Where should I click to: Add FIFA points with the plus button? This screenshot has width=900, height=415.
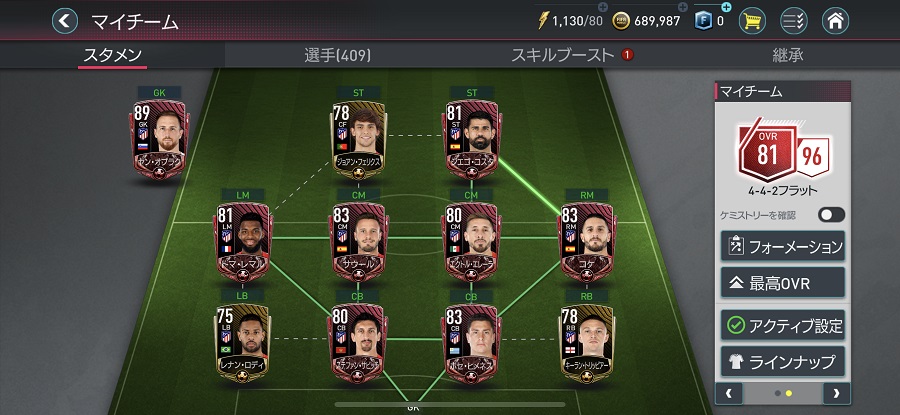coord(726,9)
